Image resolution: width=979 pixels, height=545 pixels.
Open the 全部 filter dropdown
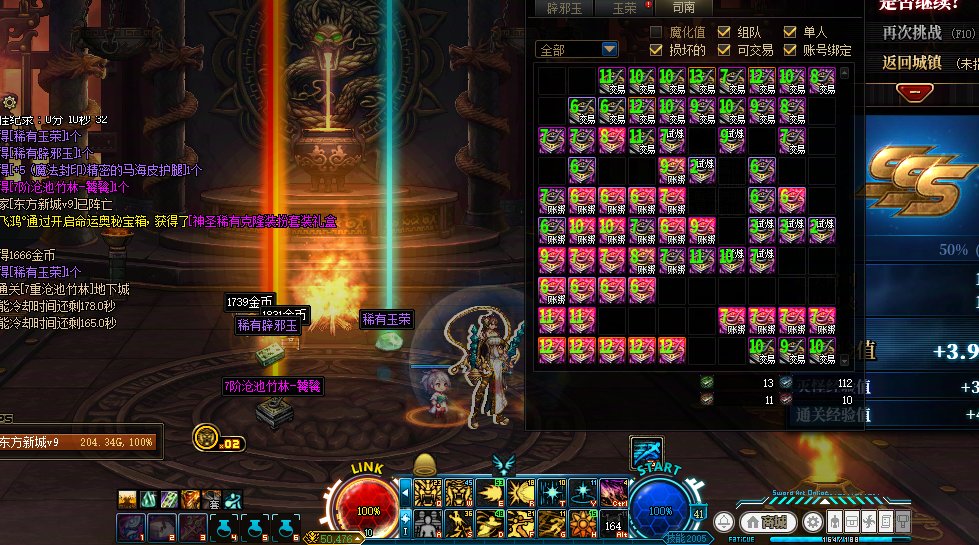pos(609,49)
